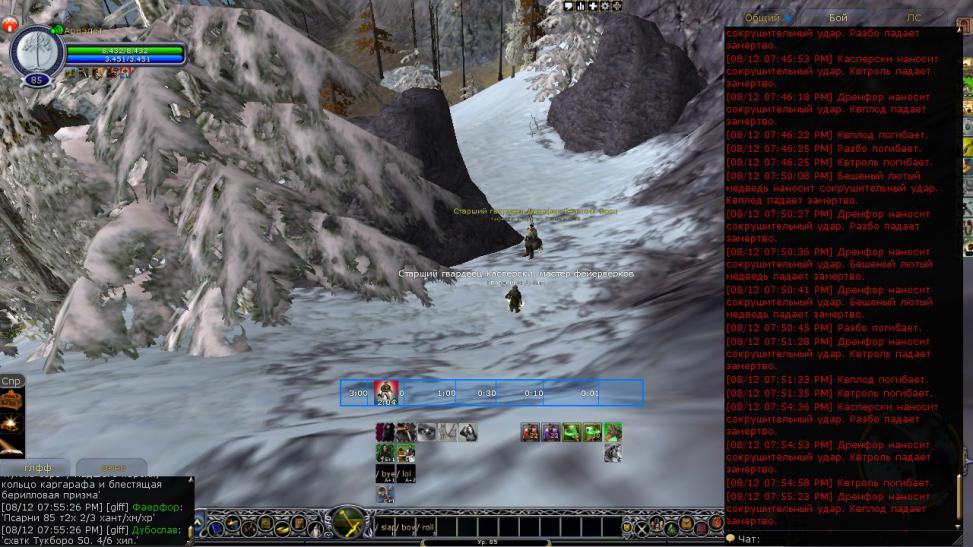Open the Бой combat log tab
Screen dimensions: 973x547
coord(838,17)
